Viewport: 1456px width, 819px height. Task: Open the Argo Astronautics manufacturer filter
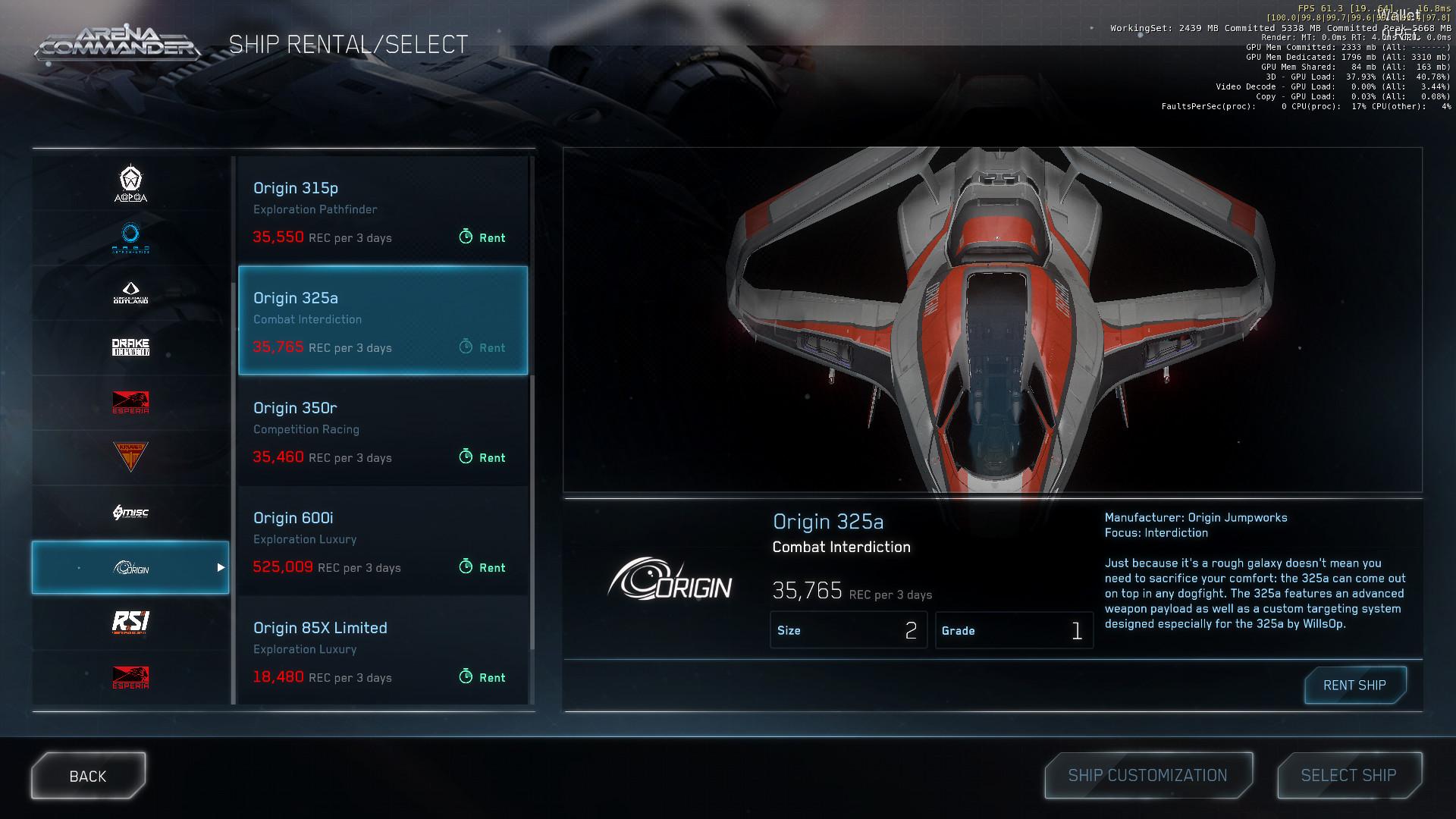tap(130, 237)
